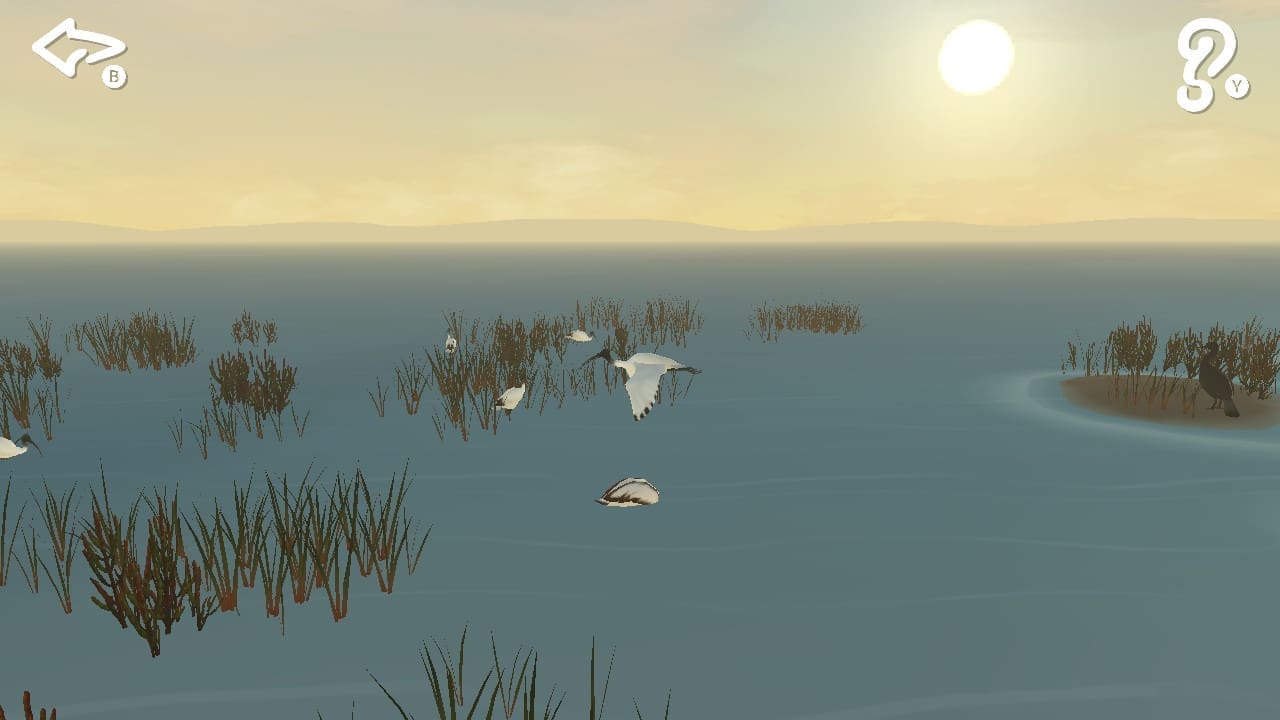This screenshot has height=720, width=1280.
Task: Select the duck swimming in open water
Action: pyautogui.click(x=630, y=492)
